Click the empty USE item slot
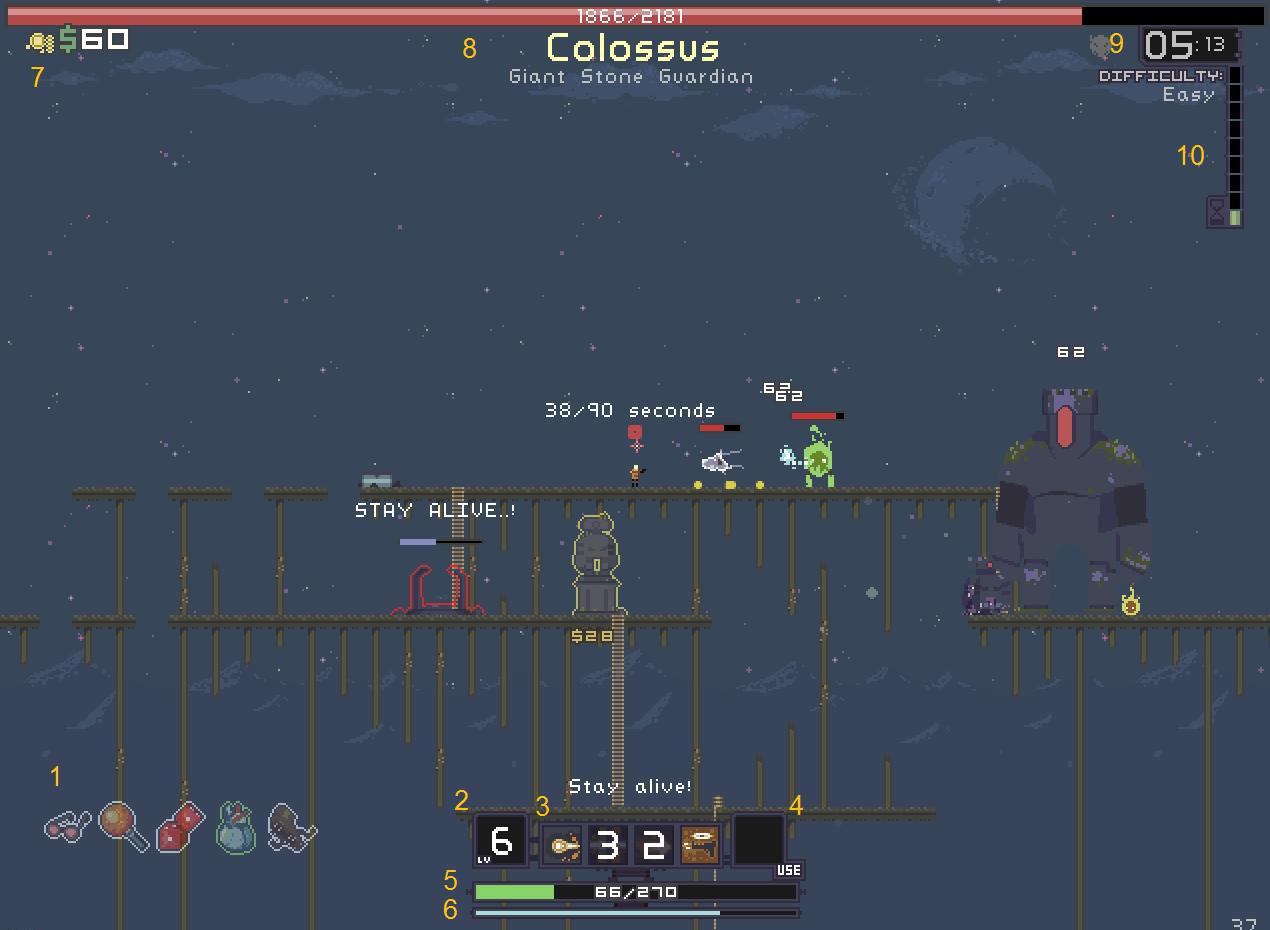The height and width of the screenshot is (930, 1270). [759, 839]
